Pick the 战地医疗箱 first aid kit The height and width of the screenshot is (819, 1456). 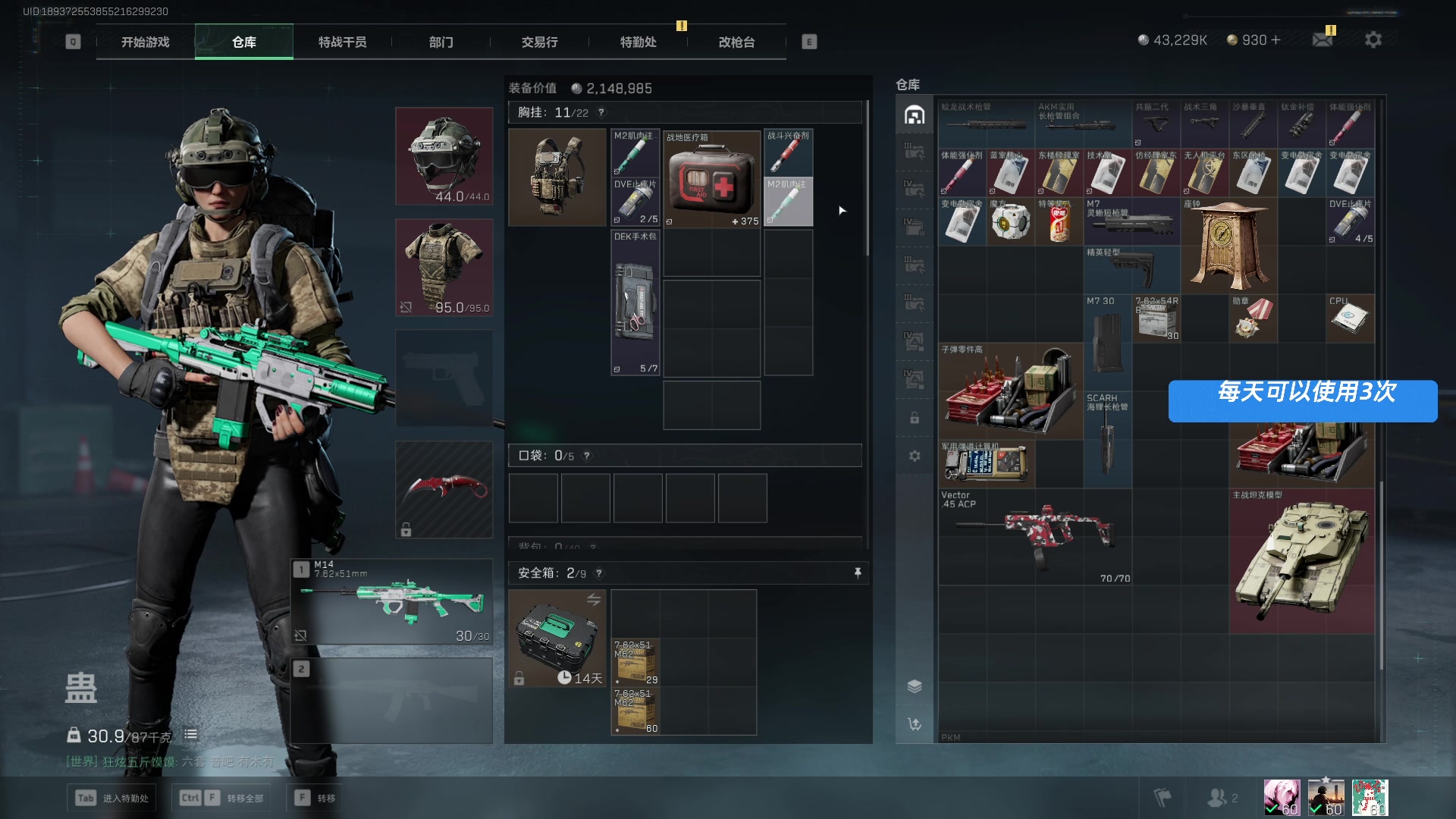pos(711,179)
